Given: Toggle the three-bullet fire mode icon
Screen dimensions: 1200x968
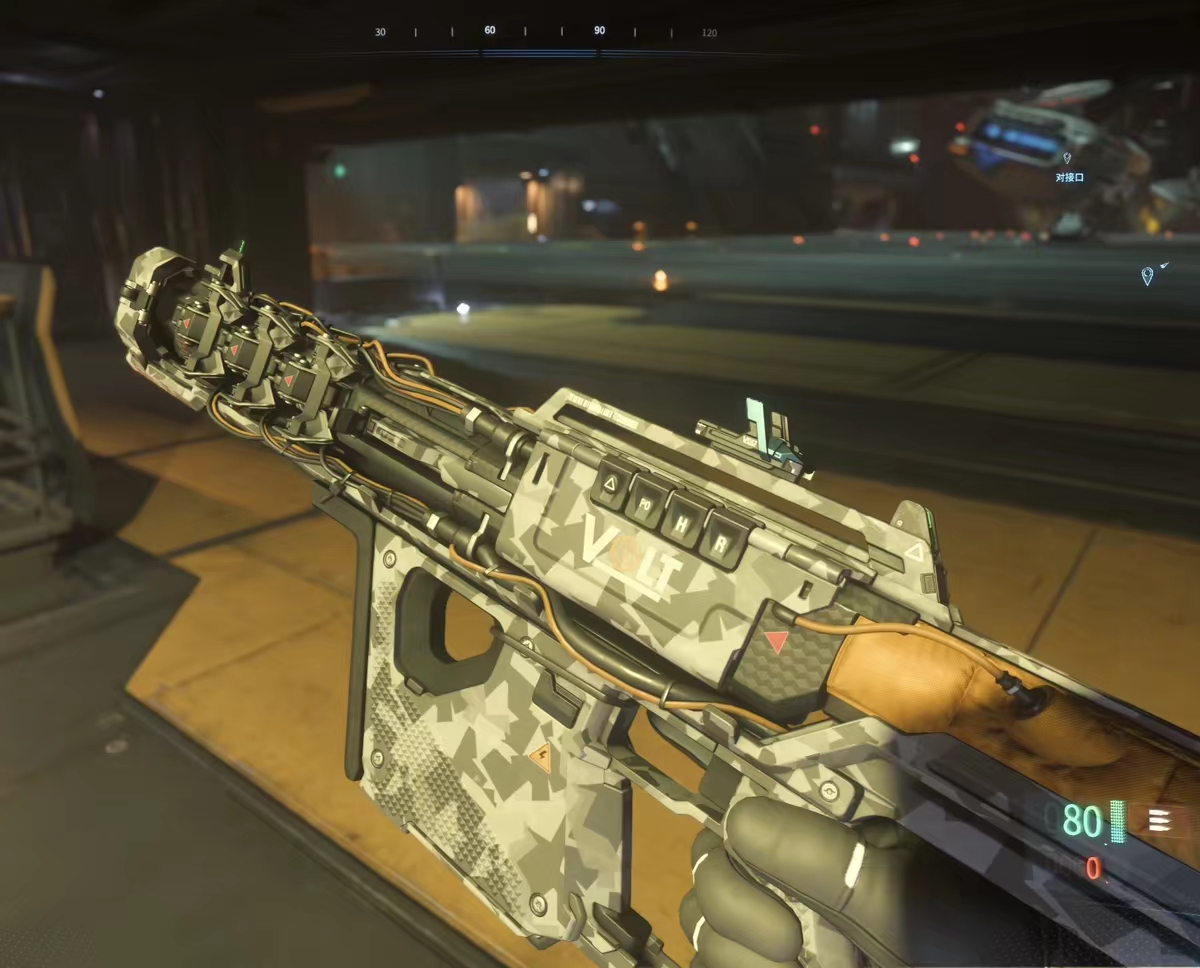Looking at the screenshot, I should click(x=1159, y=820).
